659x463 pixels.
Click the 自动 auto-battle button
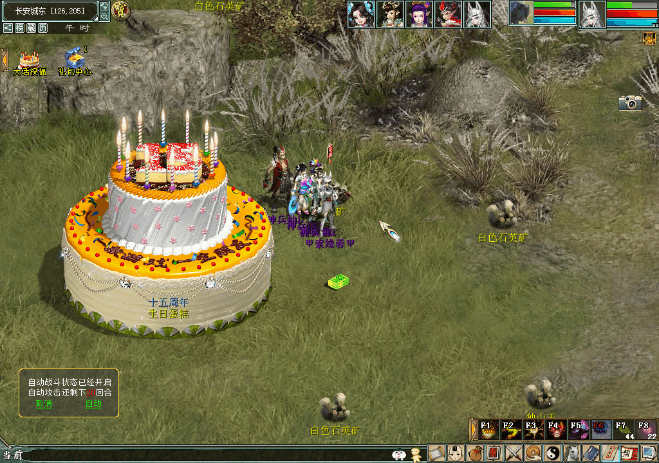coord(92,405)
